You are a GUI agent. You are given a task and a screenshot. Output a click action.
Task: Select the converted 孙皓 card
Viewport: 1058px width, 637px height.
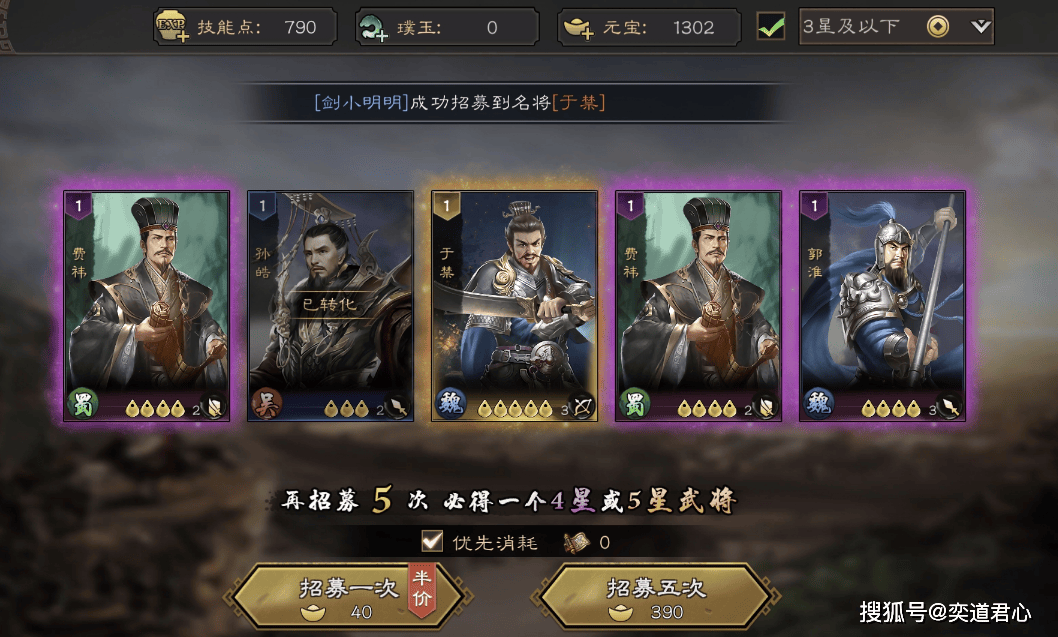click(x=330, y=306)
